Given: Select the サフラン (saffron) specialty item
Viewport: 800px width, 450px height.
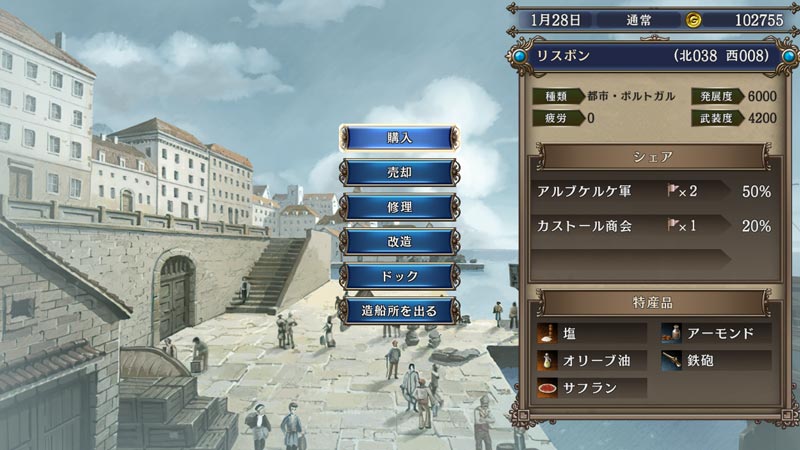Looking at the screenshot, I should pos(592,388).
